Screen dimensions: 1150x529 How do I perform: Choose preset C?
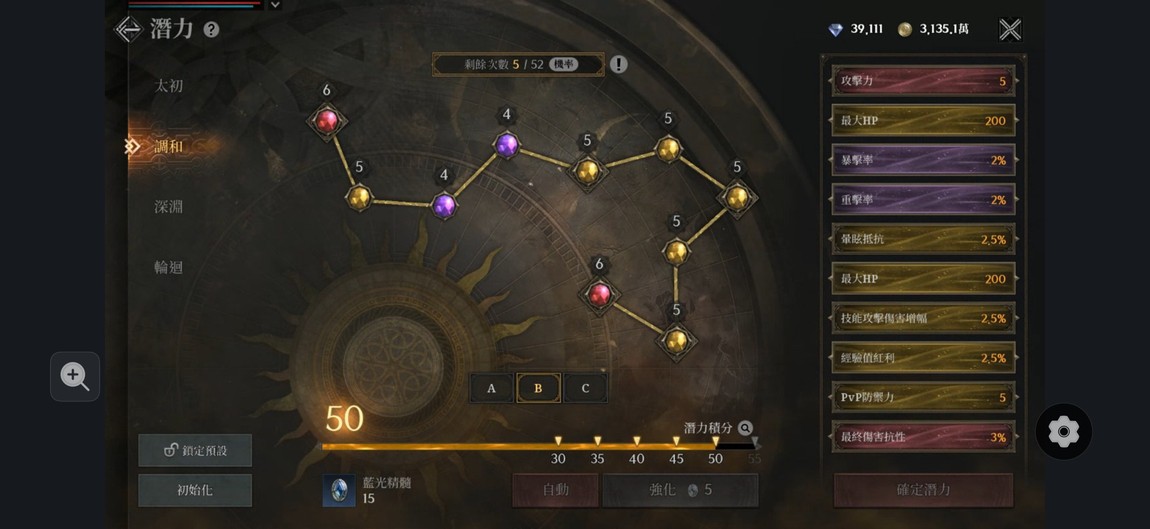coord(585,388)
